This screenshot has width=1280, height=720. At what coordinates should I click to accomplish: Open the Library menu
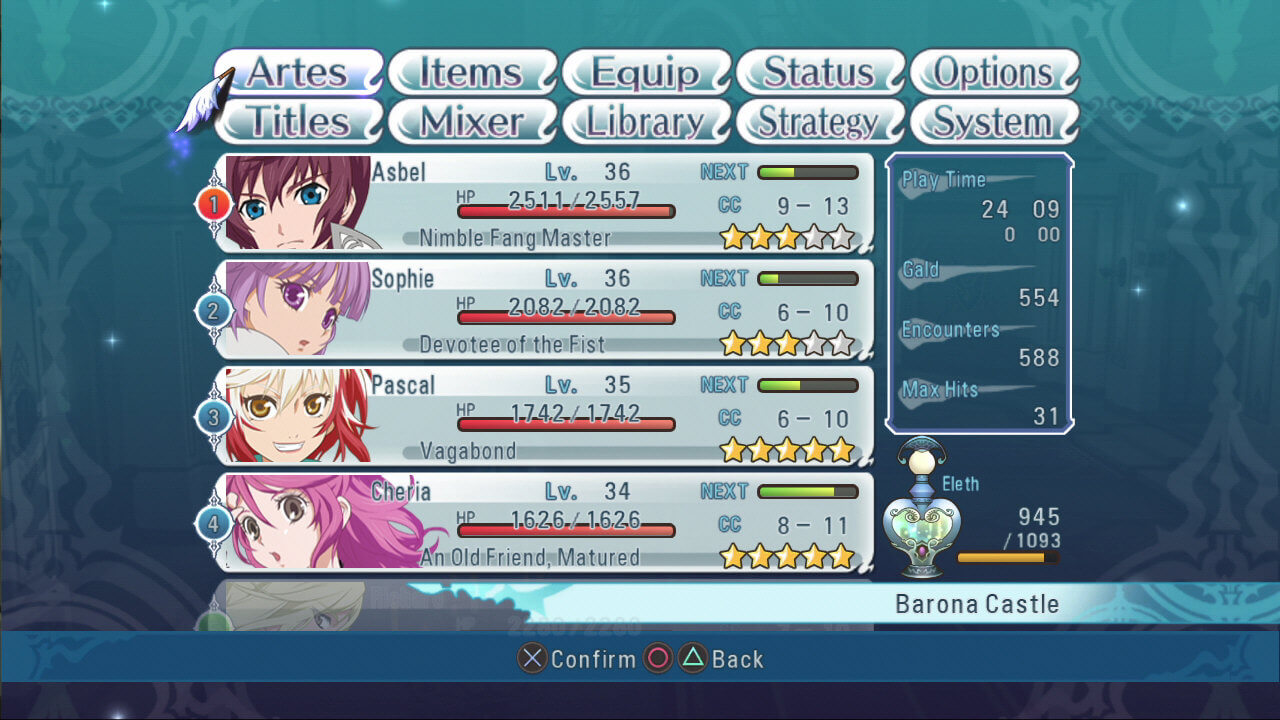pyautogui.click(x=646, y=121)
